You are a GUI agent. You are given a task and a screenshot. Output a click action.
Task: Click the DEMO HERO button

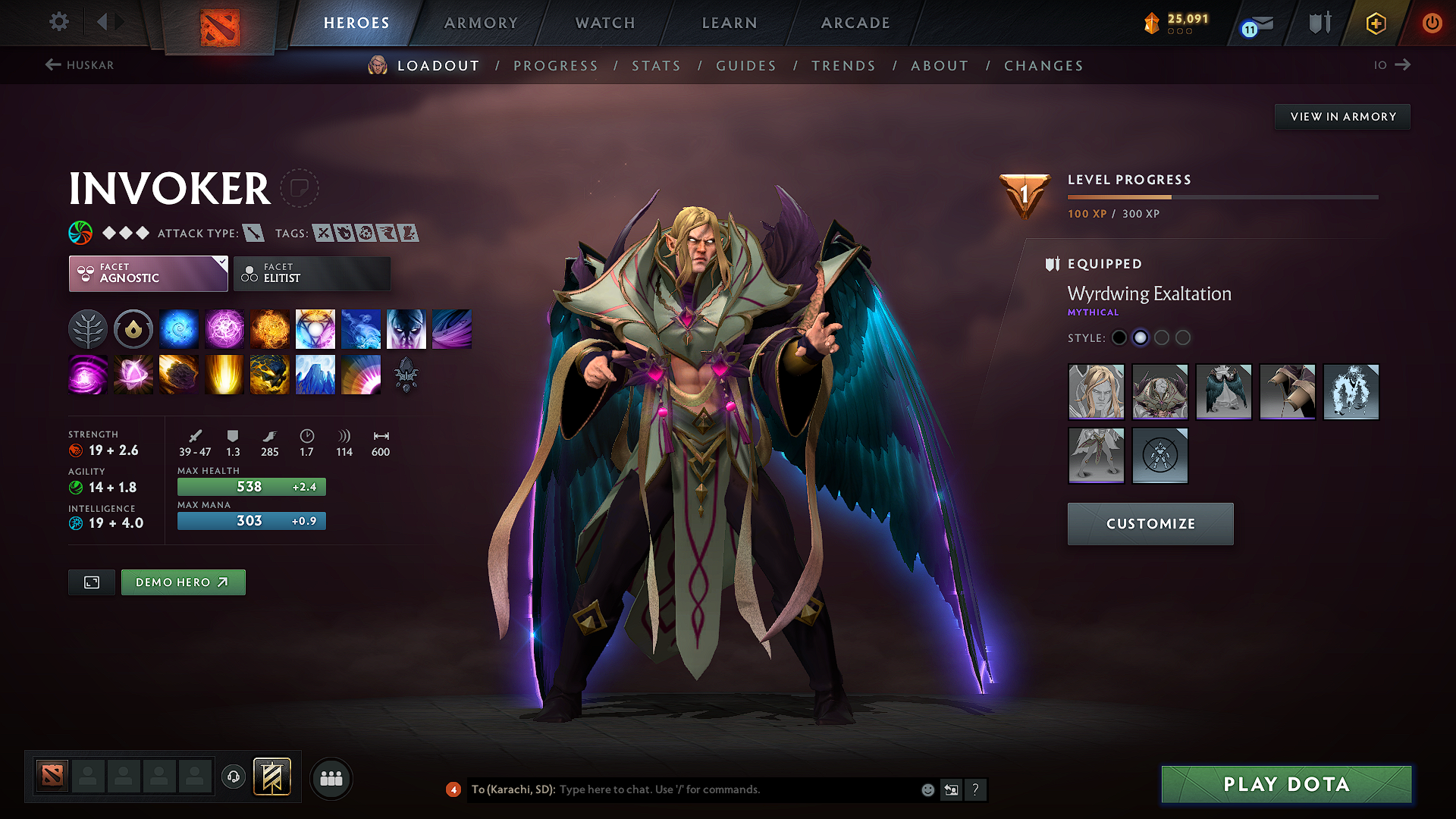pyautogui.click(x=183, y=582)
